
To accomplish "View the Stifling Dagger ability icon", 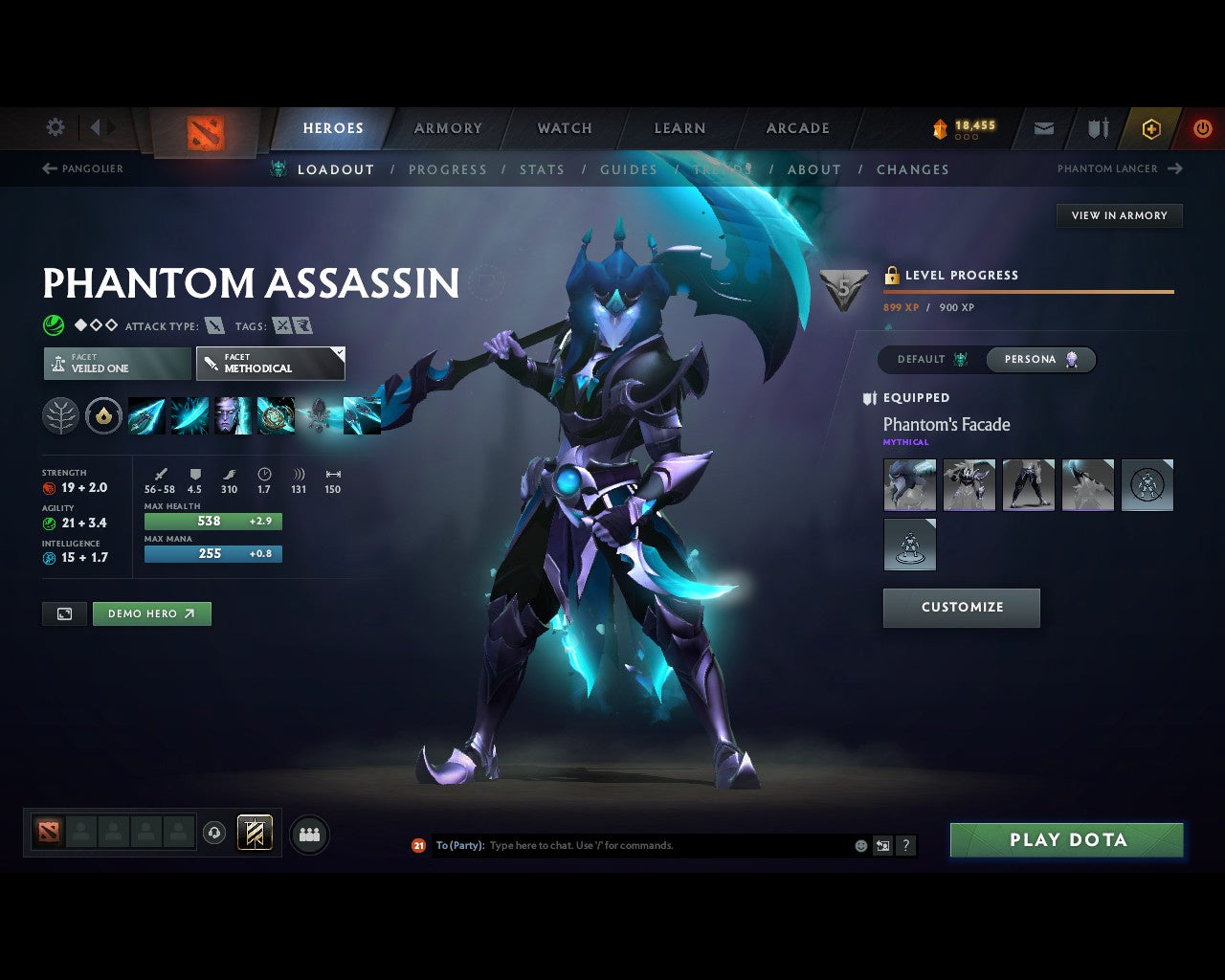I will [x=146, y=415].
